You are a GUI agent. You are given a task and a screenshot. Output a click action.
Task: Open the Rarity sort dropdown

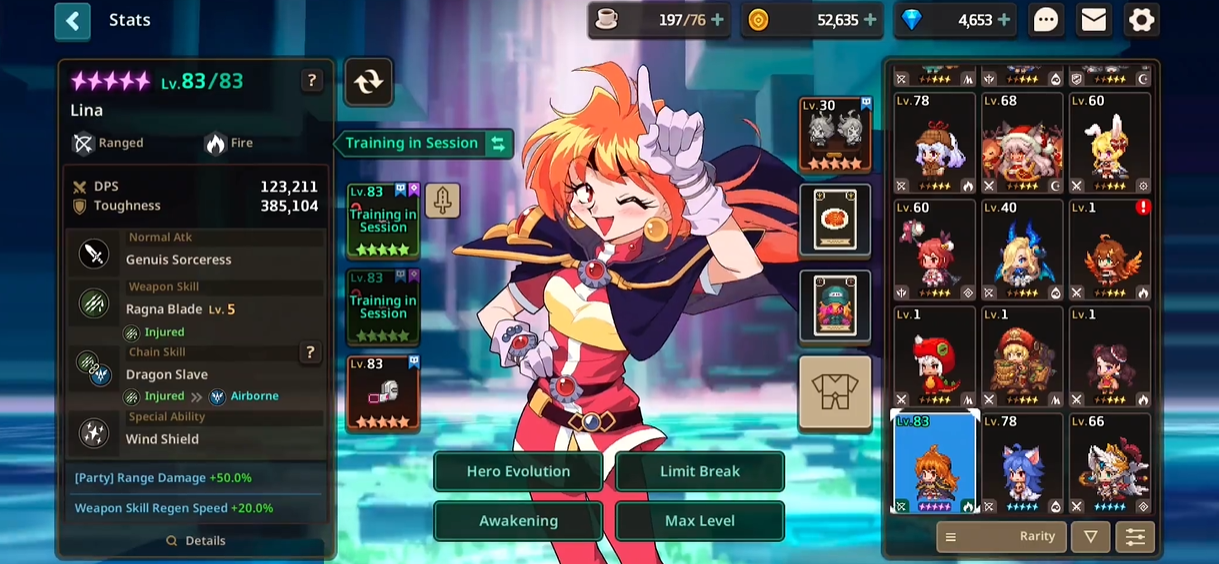(1000, 537)
